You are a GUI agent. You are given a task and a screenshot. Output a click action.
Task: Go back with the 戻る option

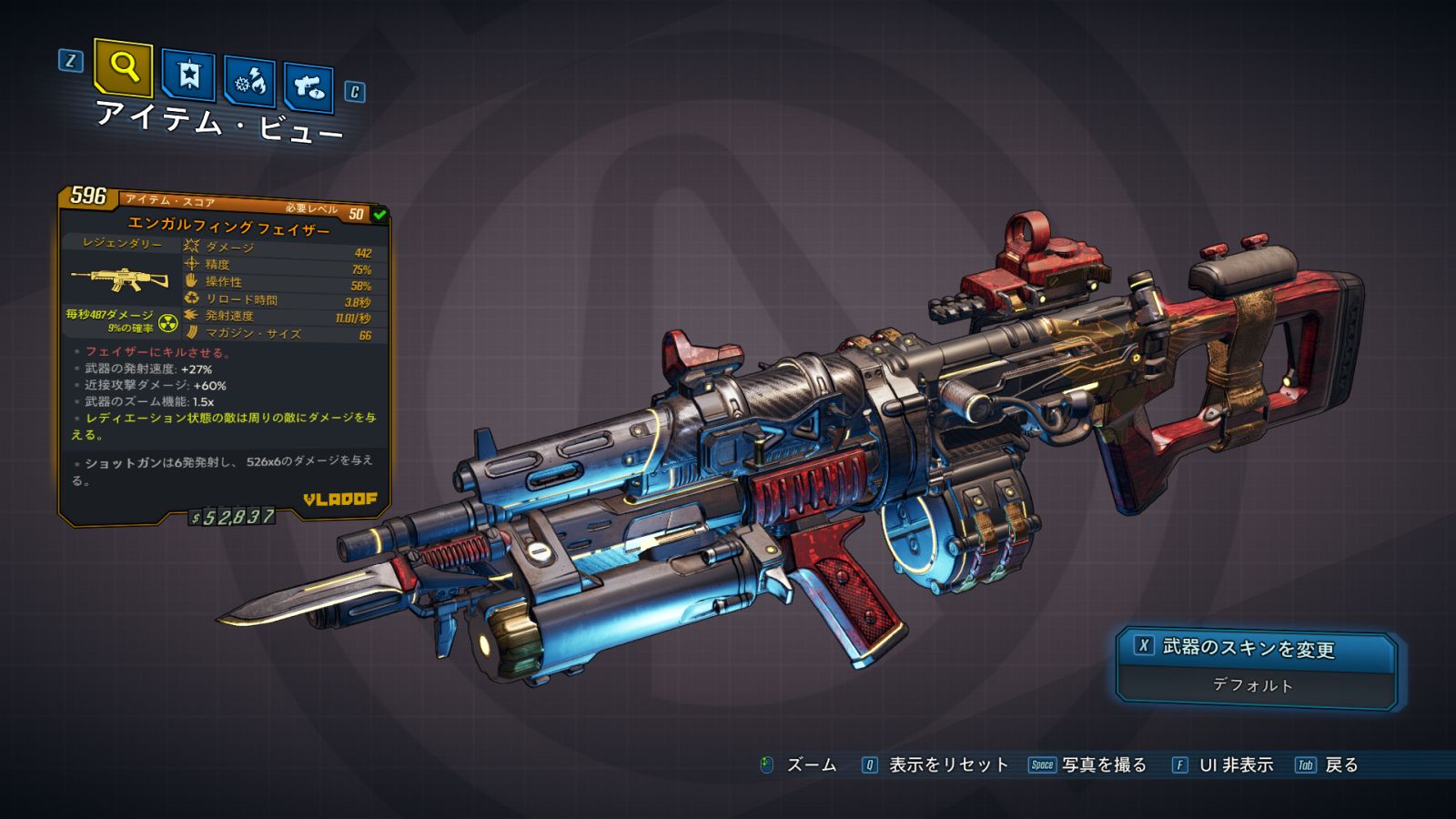1340,765
